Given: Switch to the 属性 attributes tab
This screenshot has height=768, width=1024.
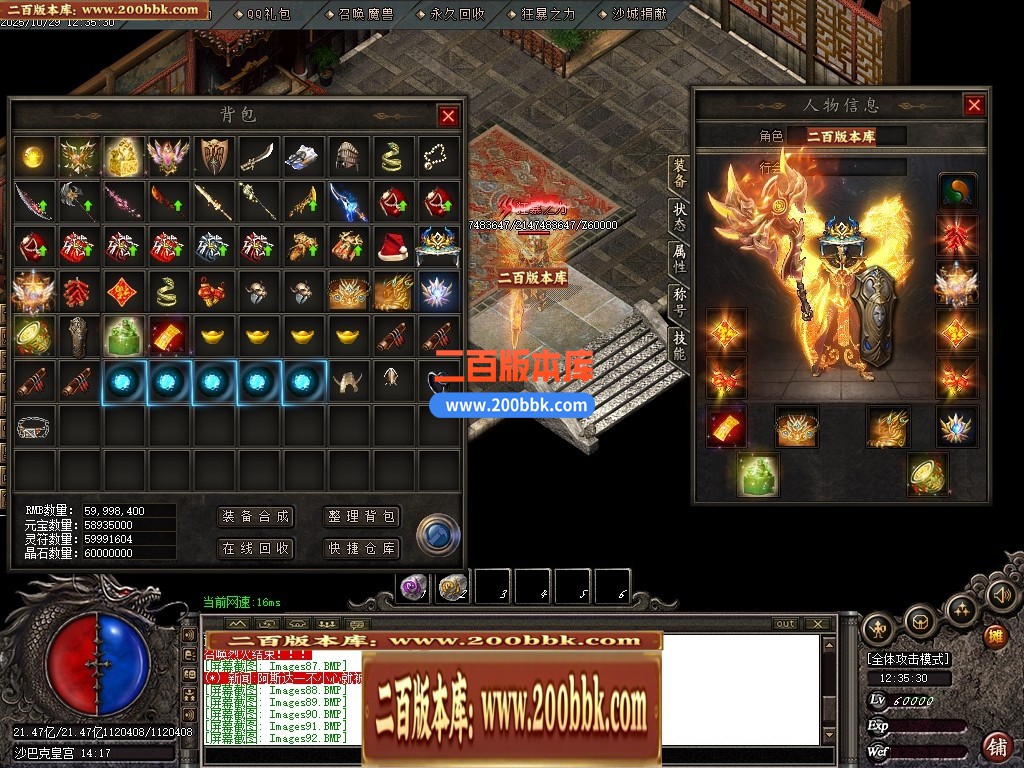Looking at the screenshot, I should pyautogui.click(x=679, y=259).
